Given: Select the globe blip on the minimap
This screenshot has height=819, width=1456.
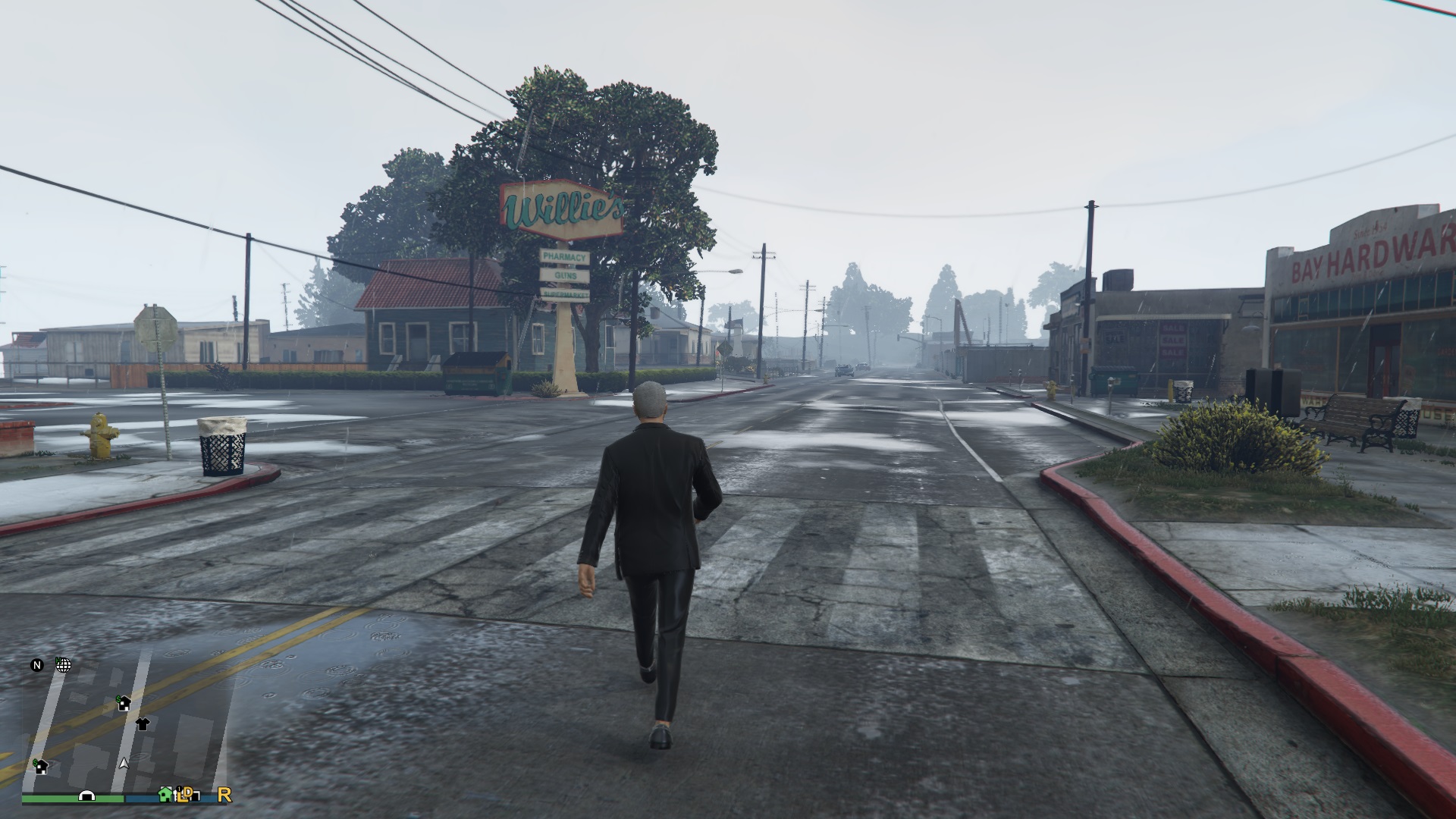Looking at the screenshot, I should [x=64, y=665].
